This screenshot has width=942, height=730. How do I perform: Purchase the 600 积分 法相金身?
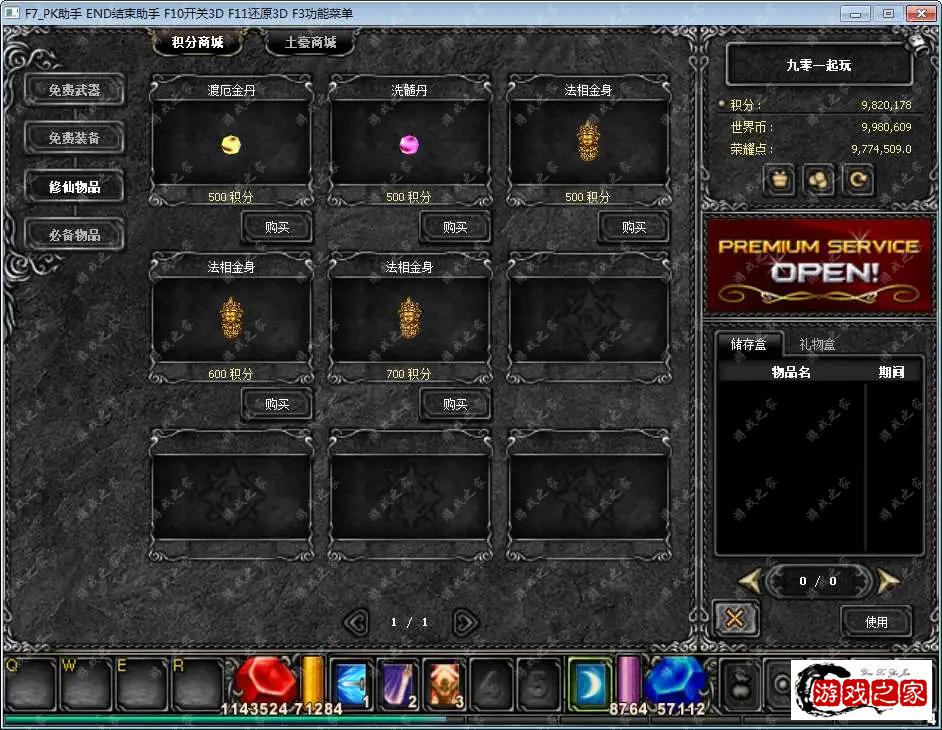point(277,404)
